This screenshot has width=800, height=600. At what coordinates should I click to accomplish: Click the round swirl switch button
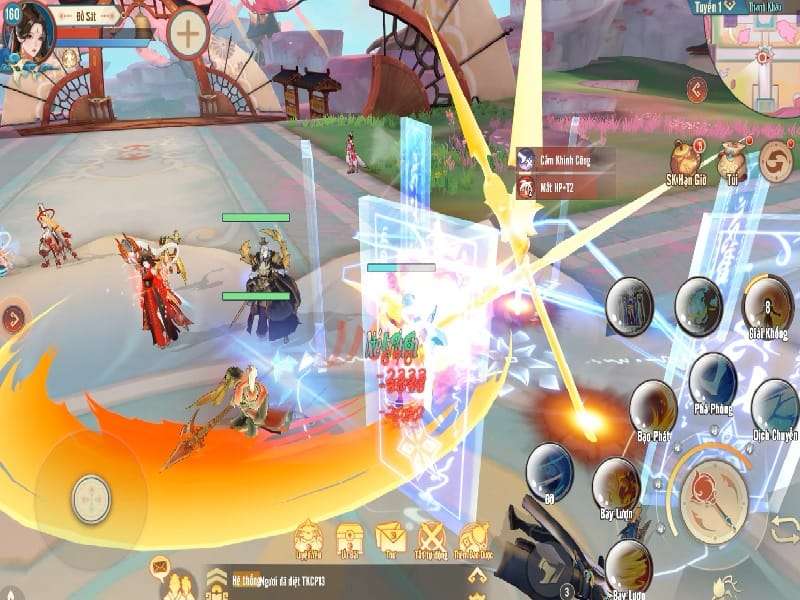(778, 161)
